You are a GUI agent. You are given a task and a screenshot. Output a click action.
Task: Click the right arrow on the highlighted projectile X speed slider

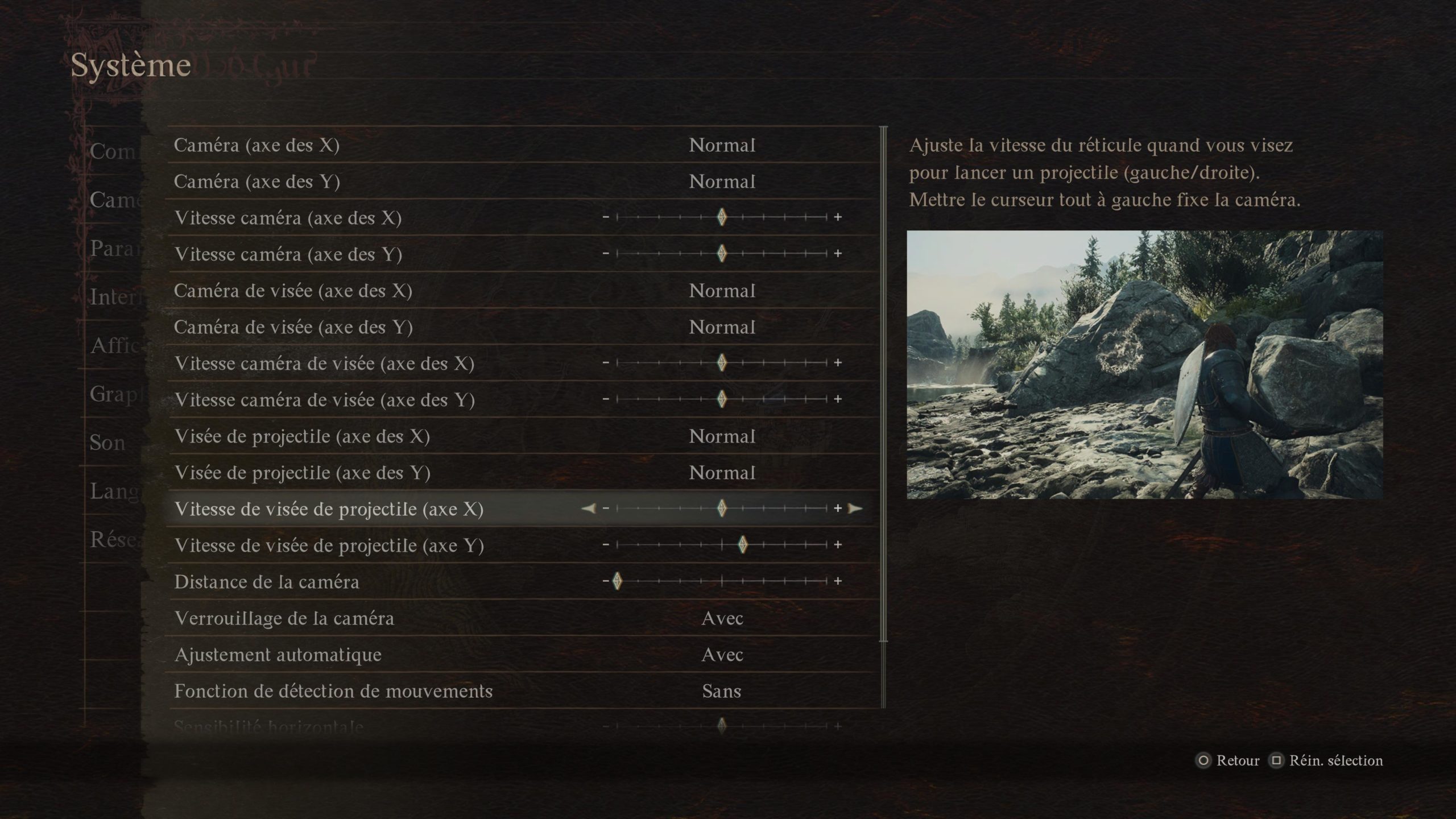click(855, 508)
